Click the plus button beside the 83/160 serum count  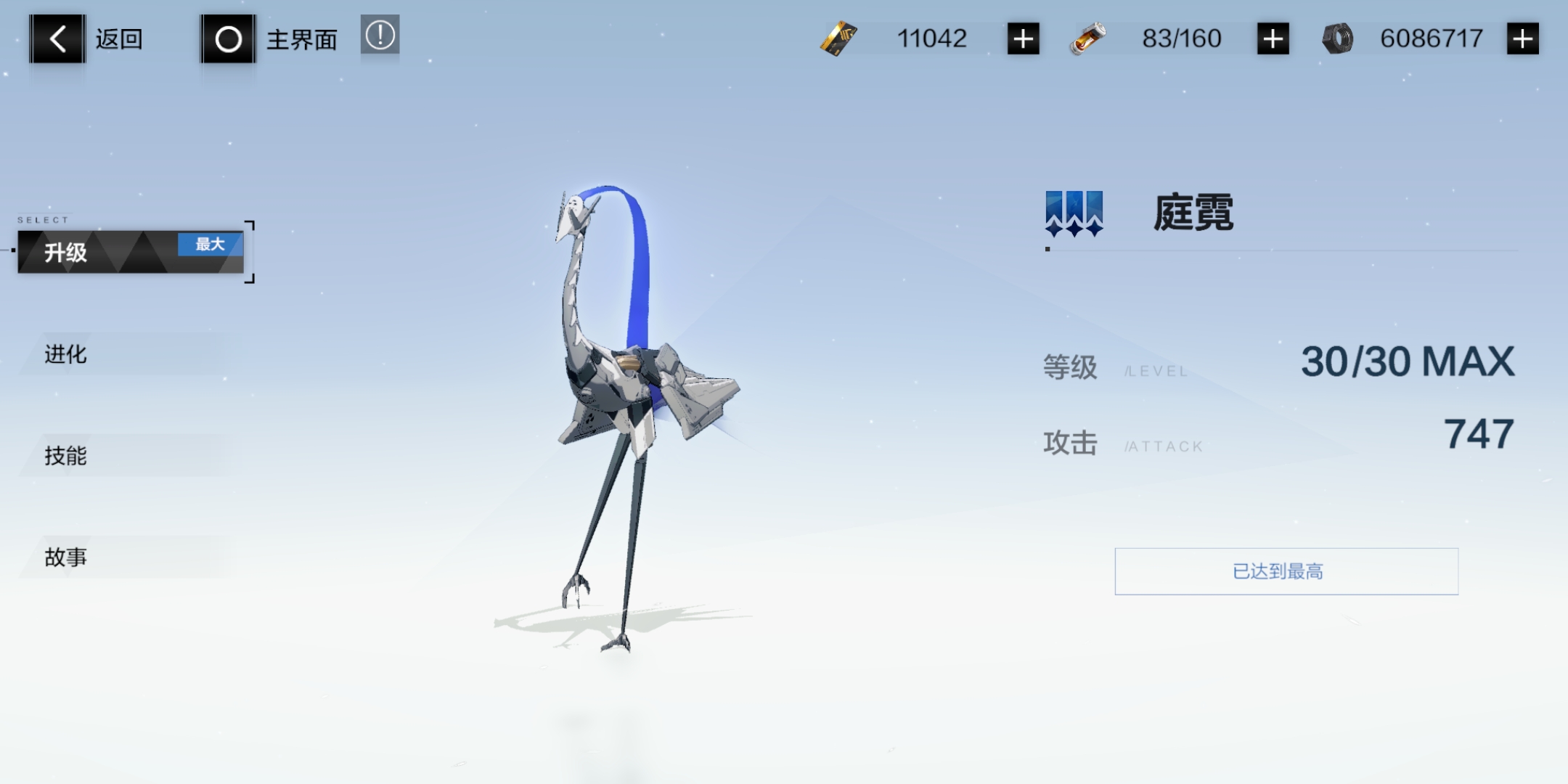pos(1272,38)
